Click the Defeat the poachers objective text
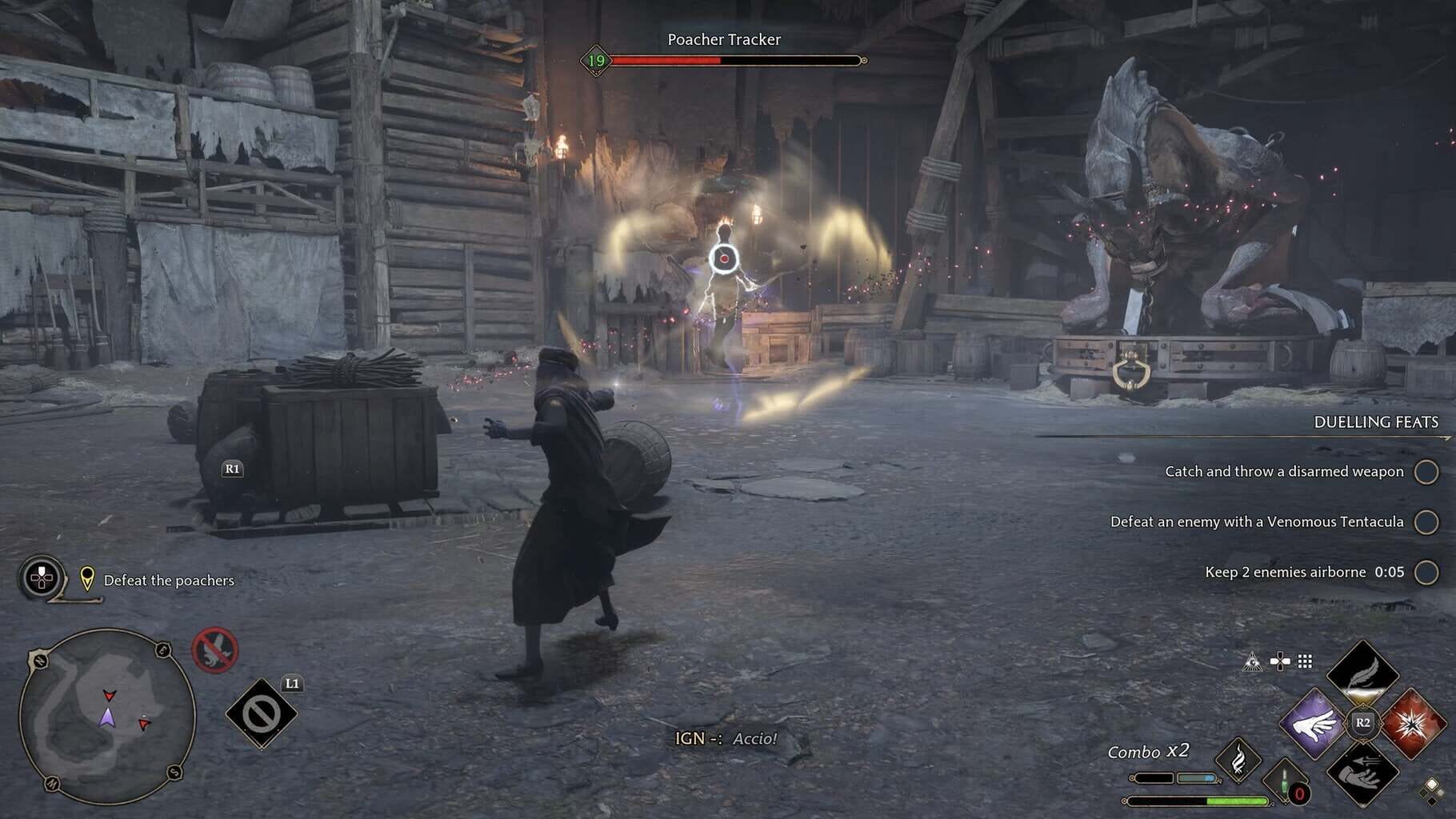Screen dimensions: 1456x819 (x=168, y=581)
